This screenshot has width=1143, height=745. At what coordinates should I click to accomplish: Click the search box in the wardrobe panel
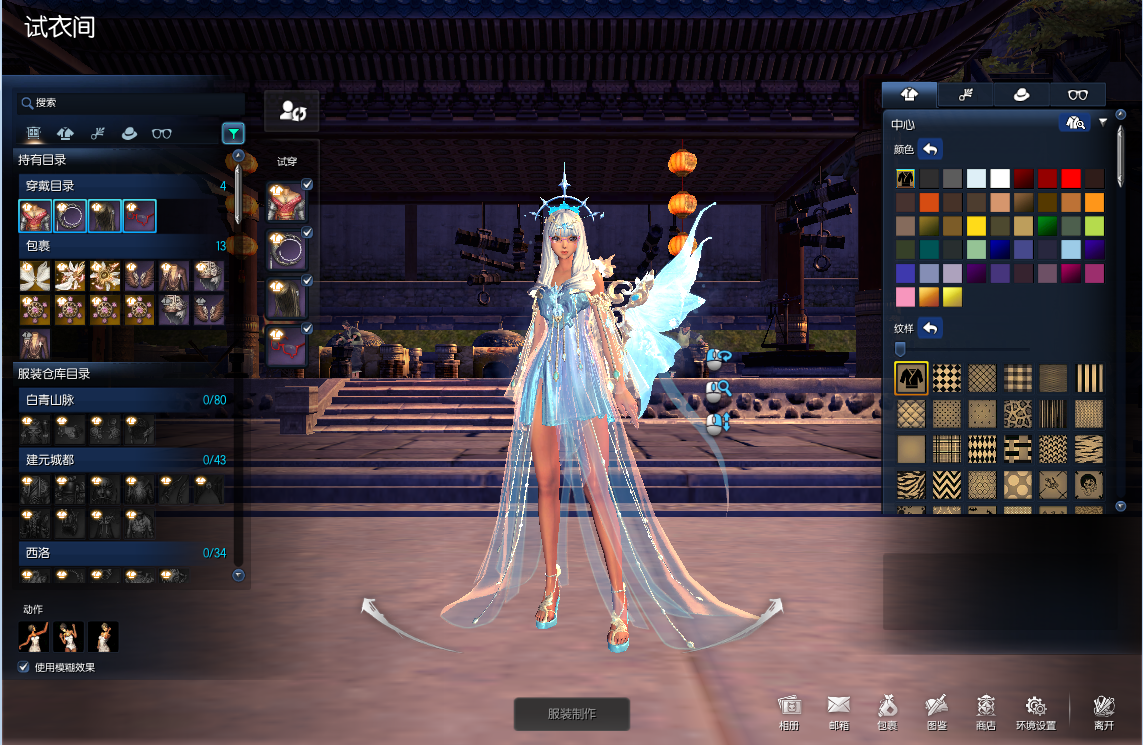tap(130, 102)
